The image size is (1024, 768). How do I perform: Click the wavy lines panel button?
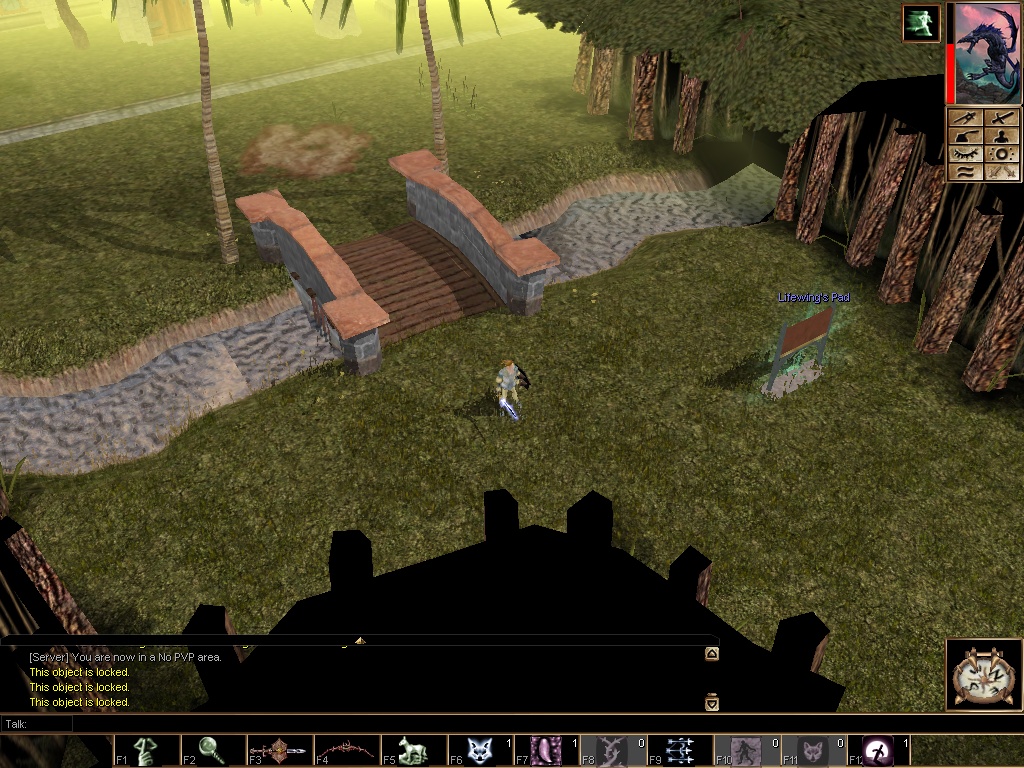tap(965, 172)
